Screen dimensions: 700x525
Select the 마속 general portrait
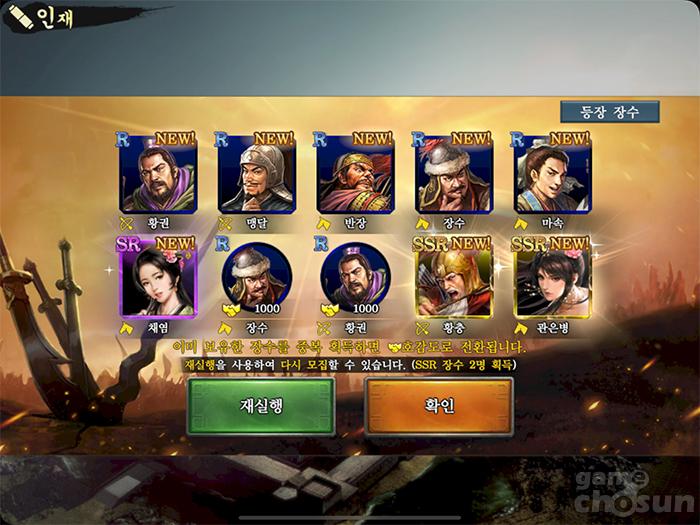[x=552, y=173]
